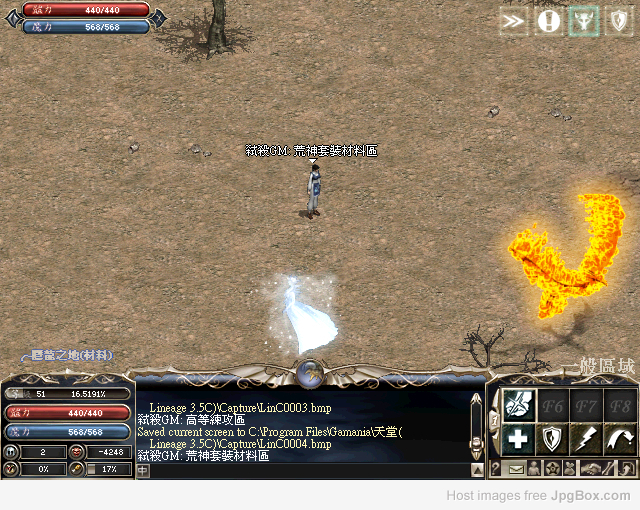Activate the shield spell in the hotbar
This screenshot has height=510, width=640.
(553, 438)
